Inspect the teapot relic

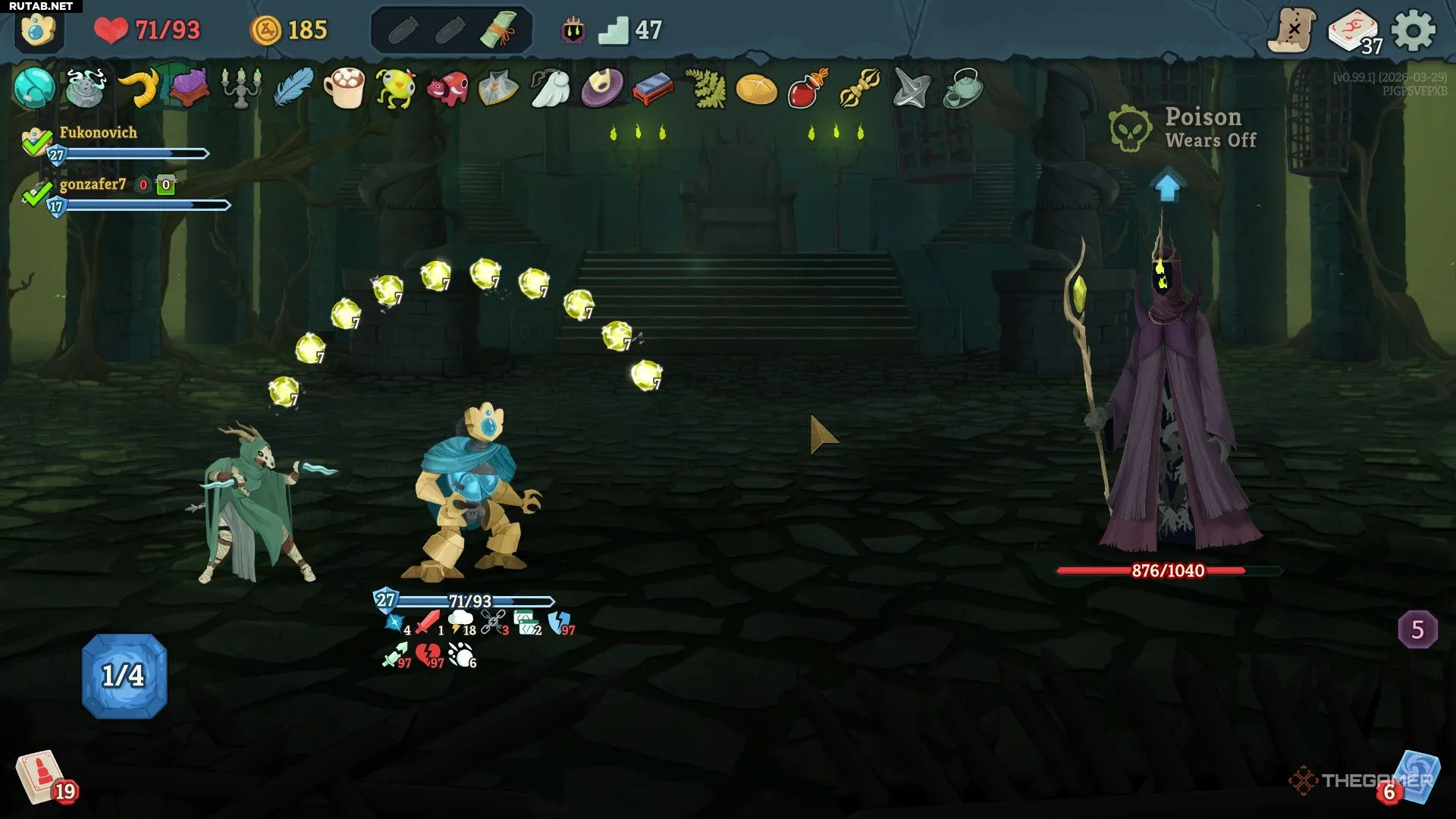pyautogui.click(x=963, y=89)
